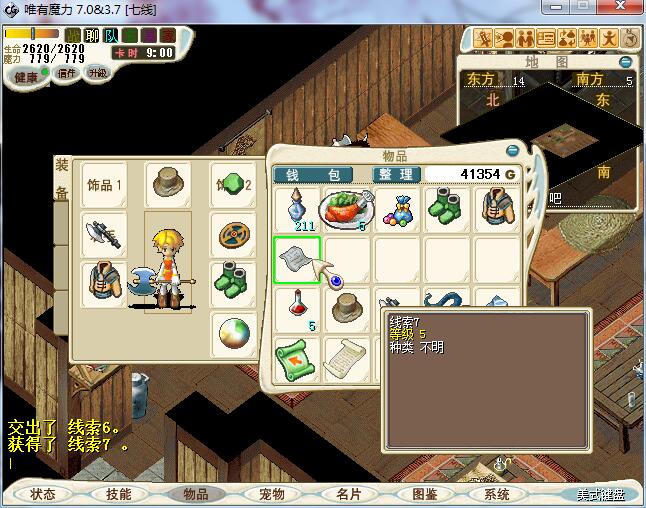Open the 图鉴 album menu
The image size is (646, 508).
(x=424, y=494)
